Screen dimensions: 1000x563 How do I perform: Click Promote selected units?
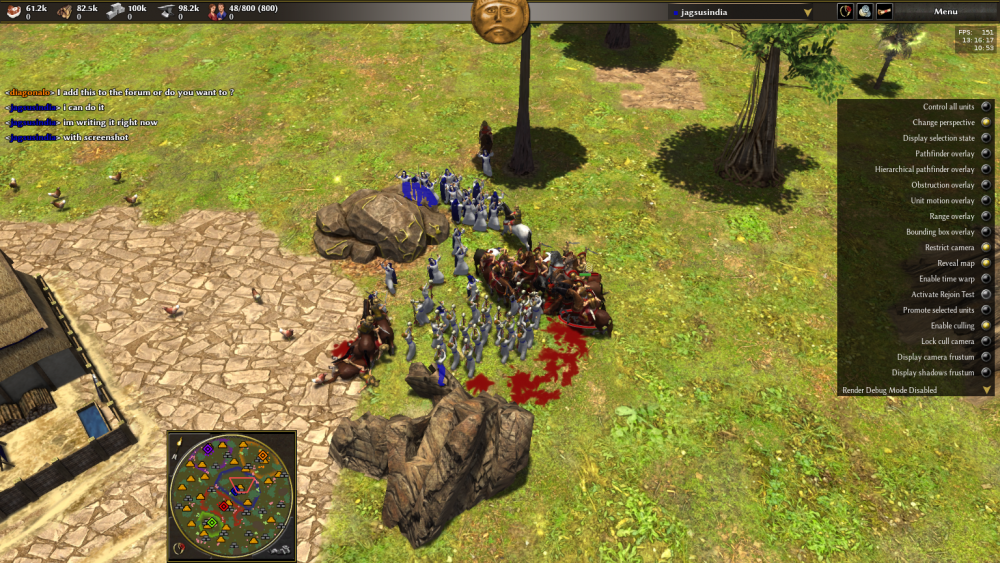(986, 310)
